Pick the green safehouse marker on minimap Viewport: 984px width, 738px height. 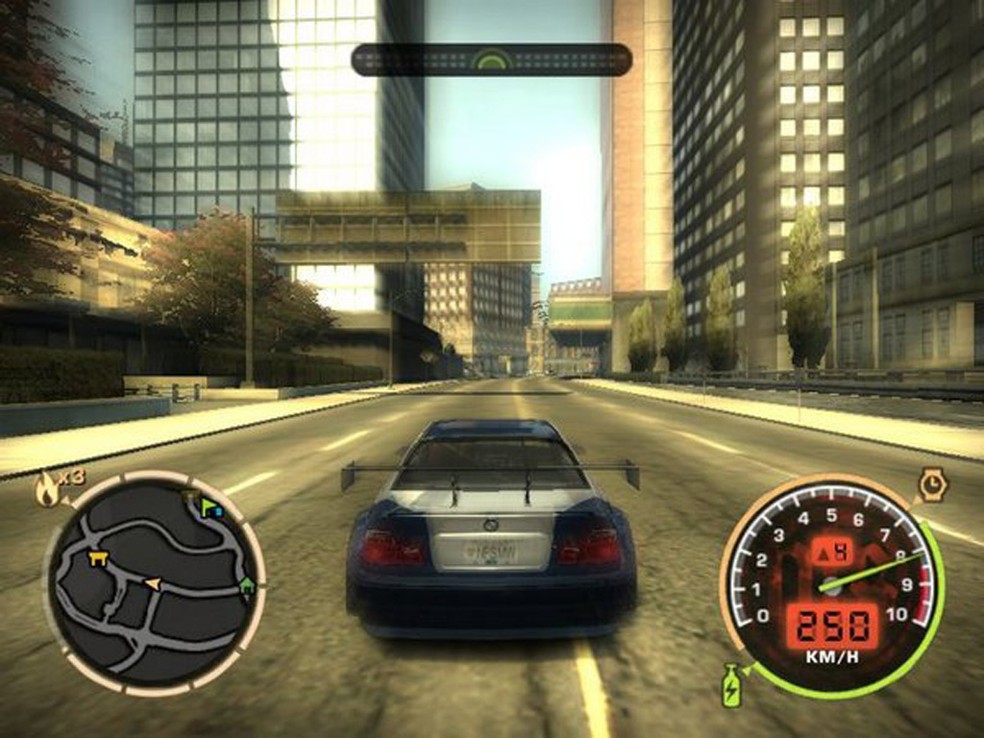pyautogui.click(x=246, y=587)
